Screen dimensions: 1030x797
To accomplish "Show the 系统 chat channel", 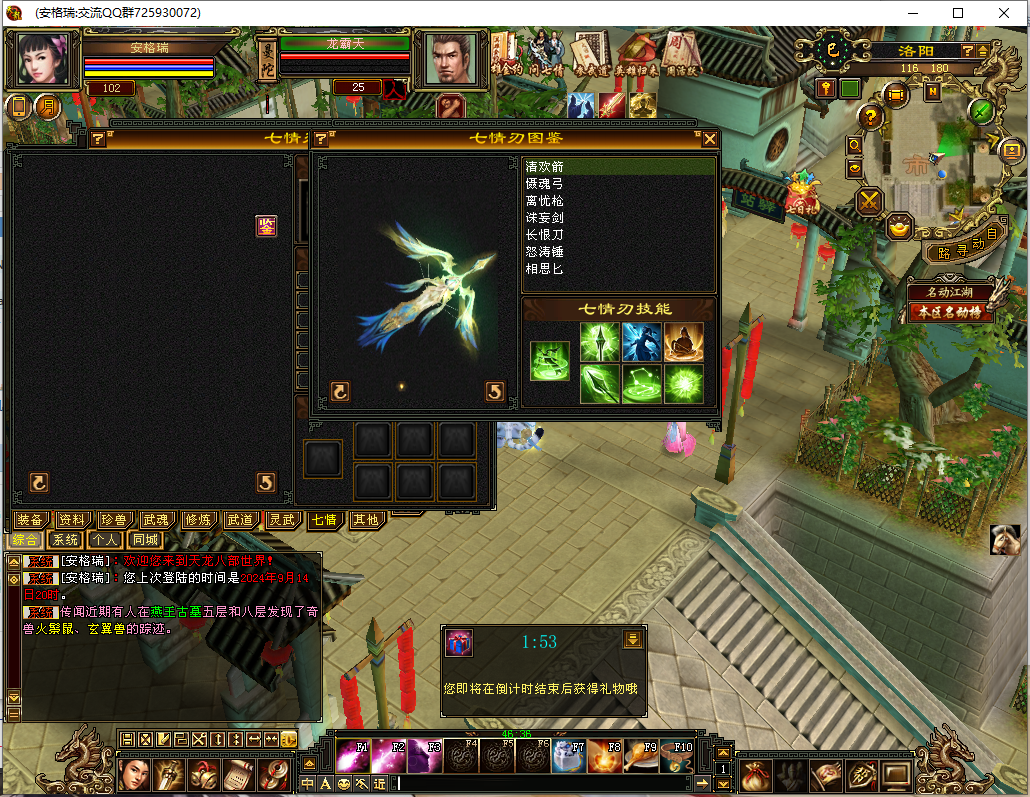I will click(66, 540).
